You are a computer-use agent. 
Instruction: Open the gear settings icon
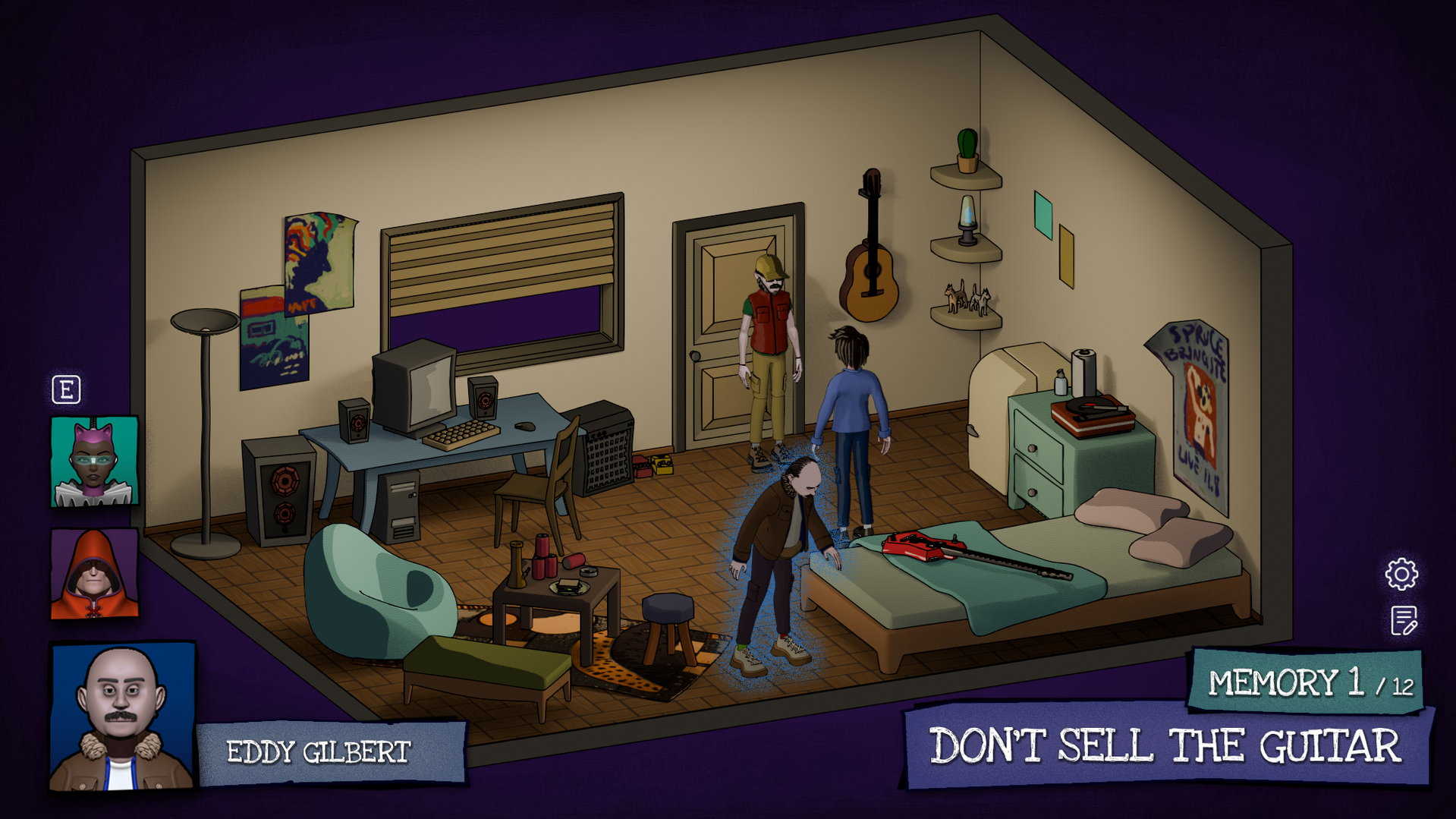1401,574
